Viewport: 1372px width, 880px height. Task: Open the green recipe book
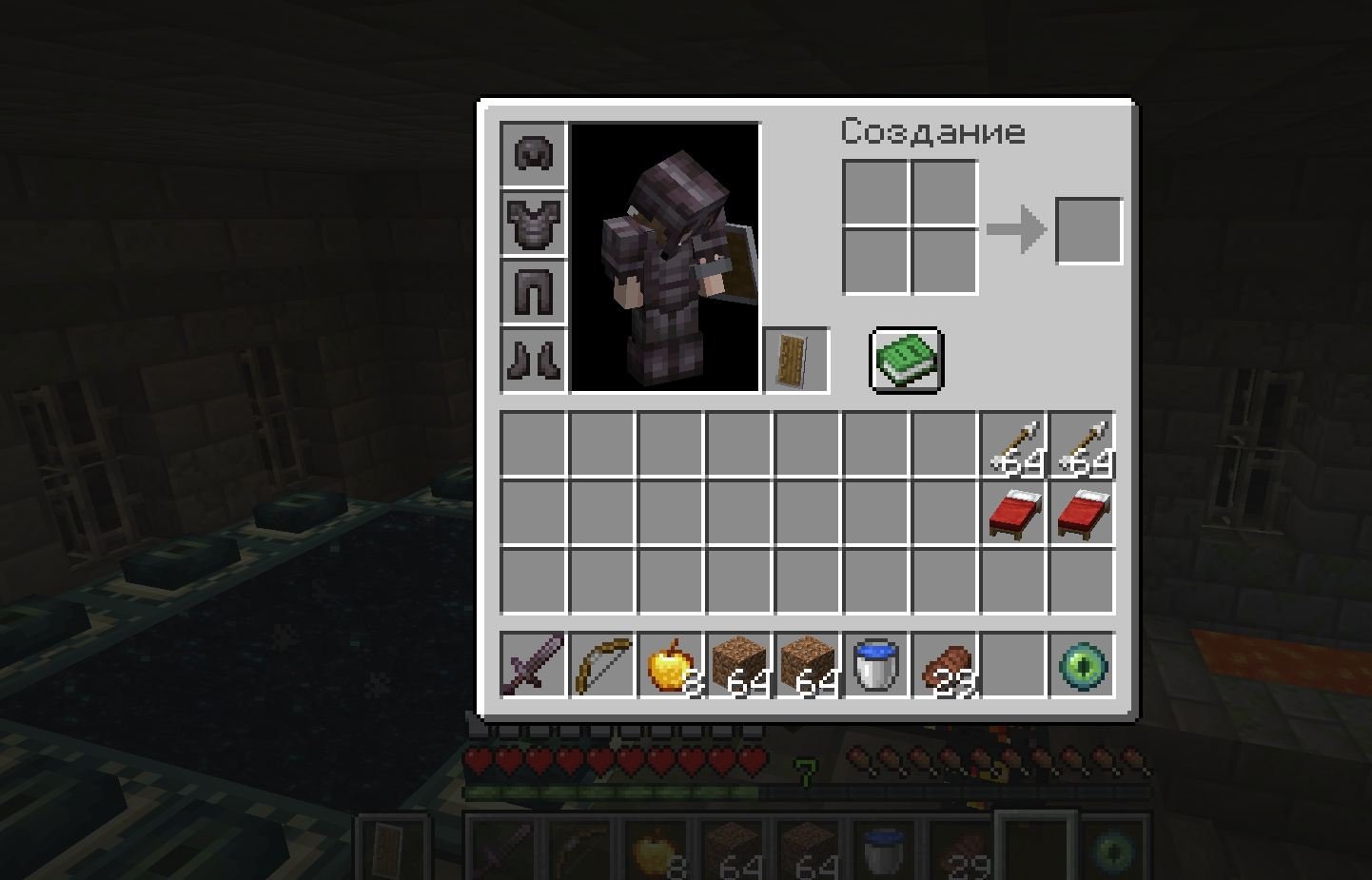coord(907,360)
